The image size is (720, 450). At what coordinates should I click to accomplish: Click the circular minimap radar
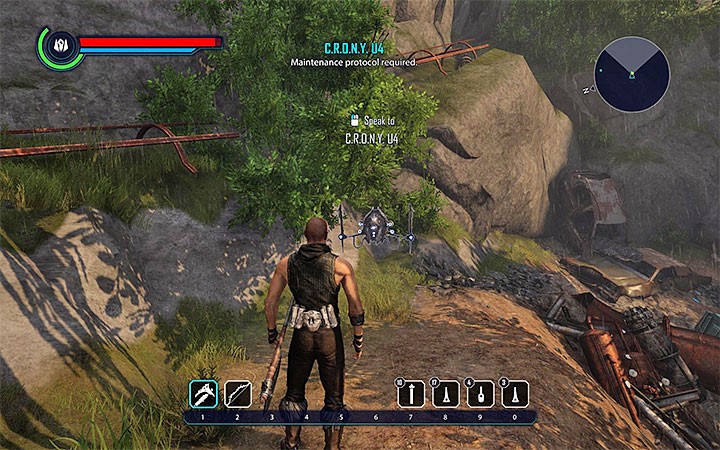point(632,73)
